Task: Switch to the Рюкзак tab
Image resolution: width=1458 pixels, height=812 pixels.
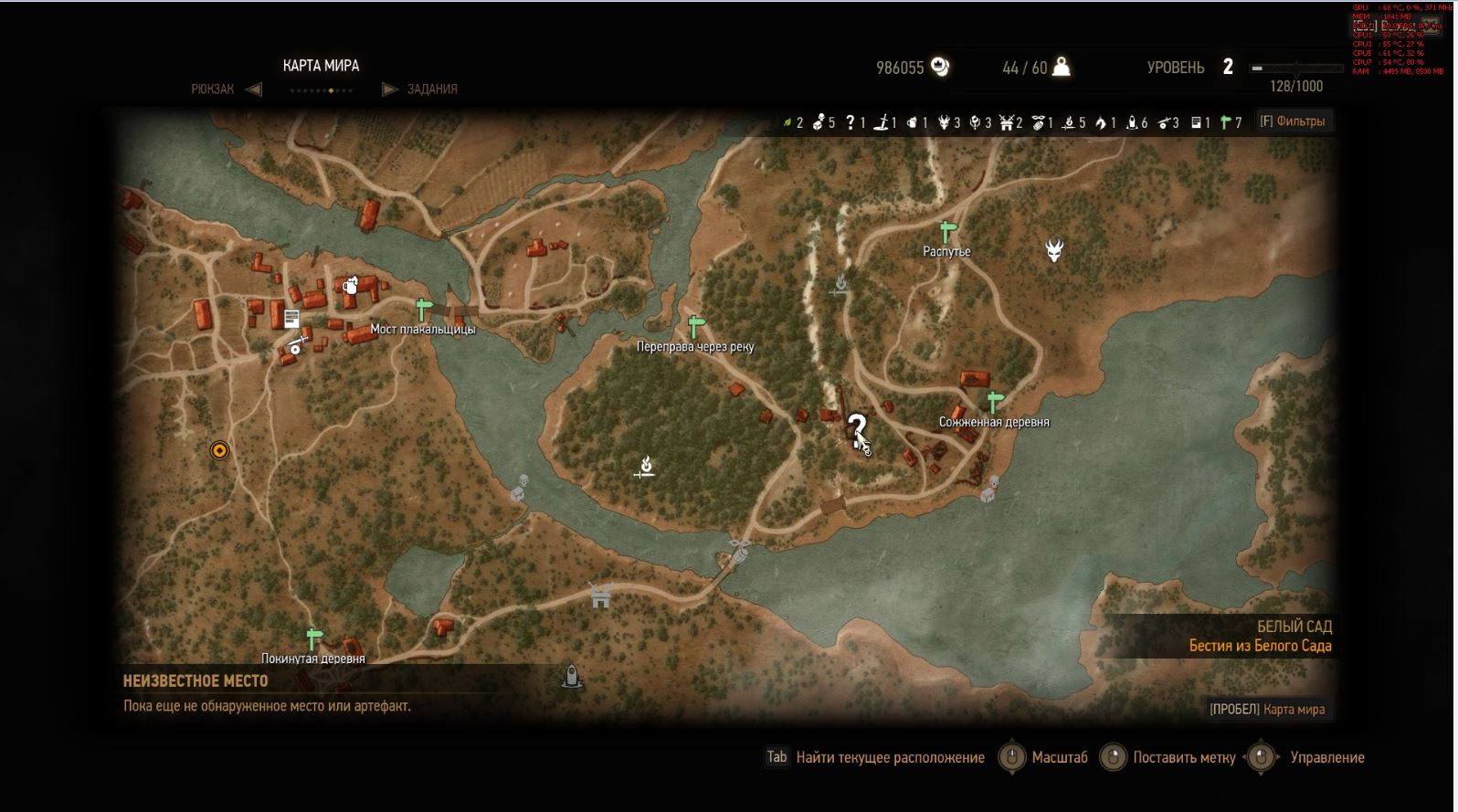Action: [x=213, y=90]
